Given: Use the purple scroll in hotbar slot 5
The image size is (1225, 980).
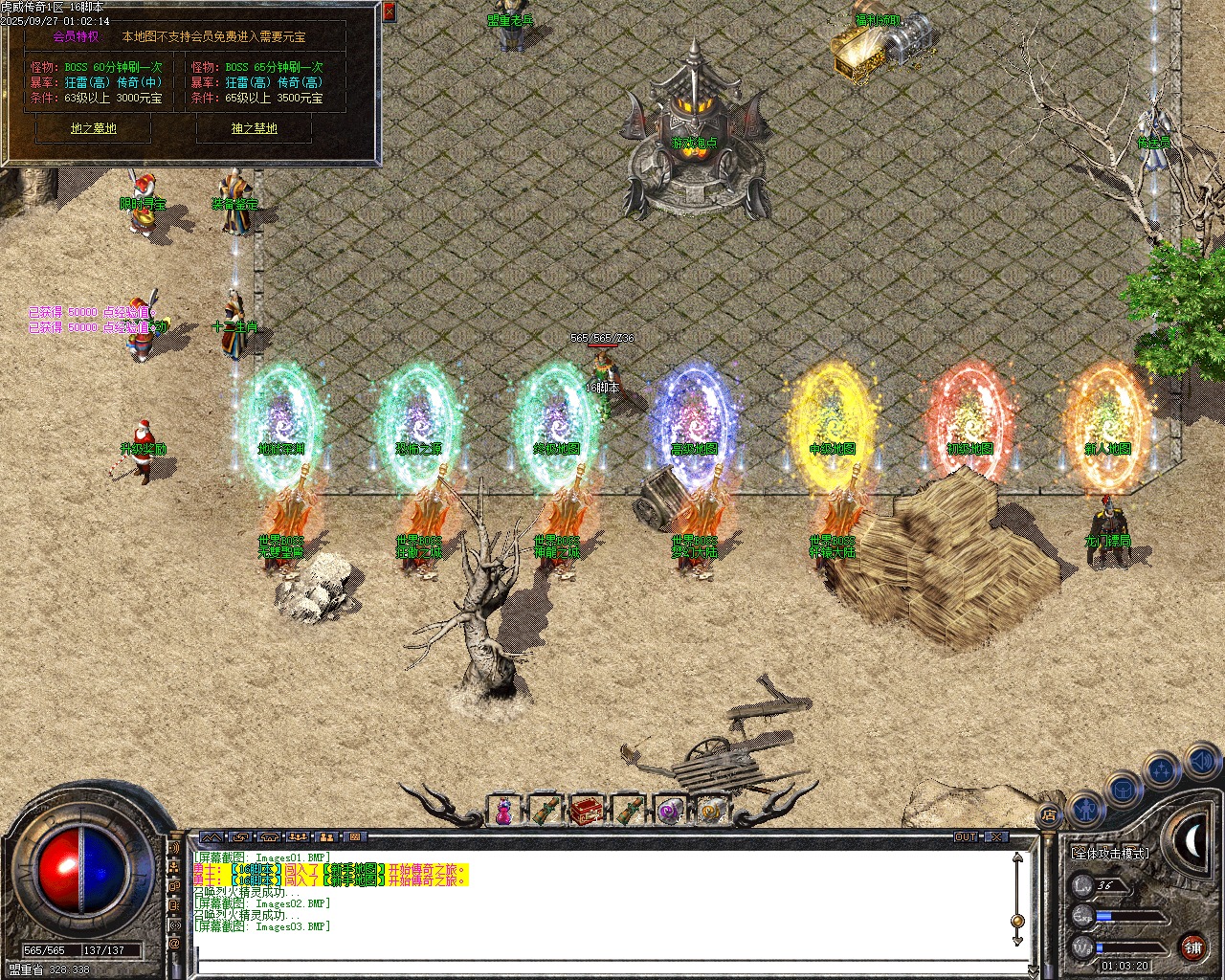Looking at the screenshot, I should point(670,812).
